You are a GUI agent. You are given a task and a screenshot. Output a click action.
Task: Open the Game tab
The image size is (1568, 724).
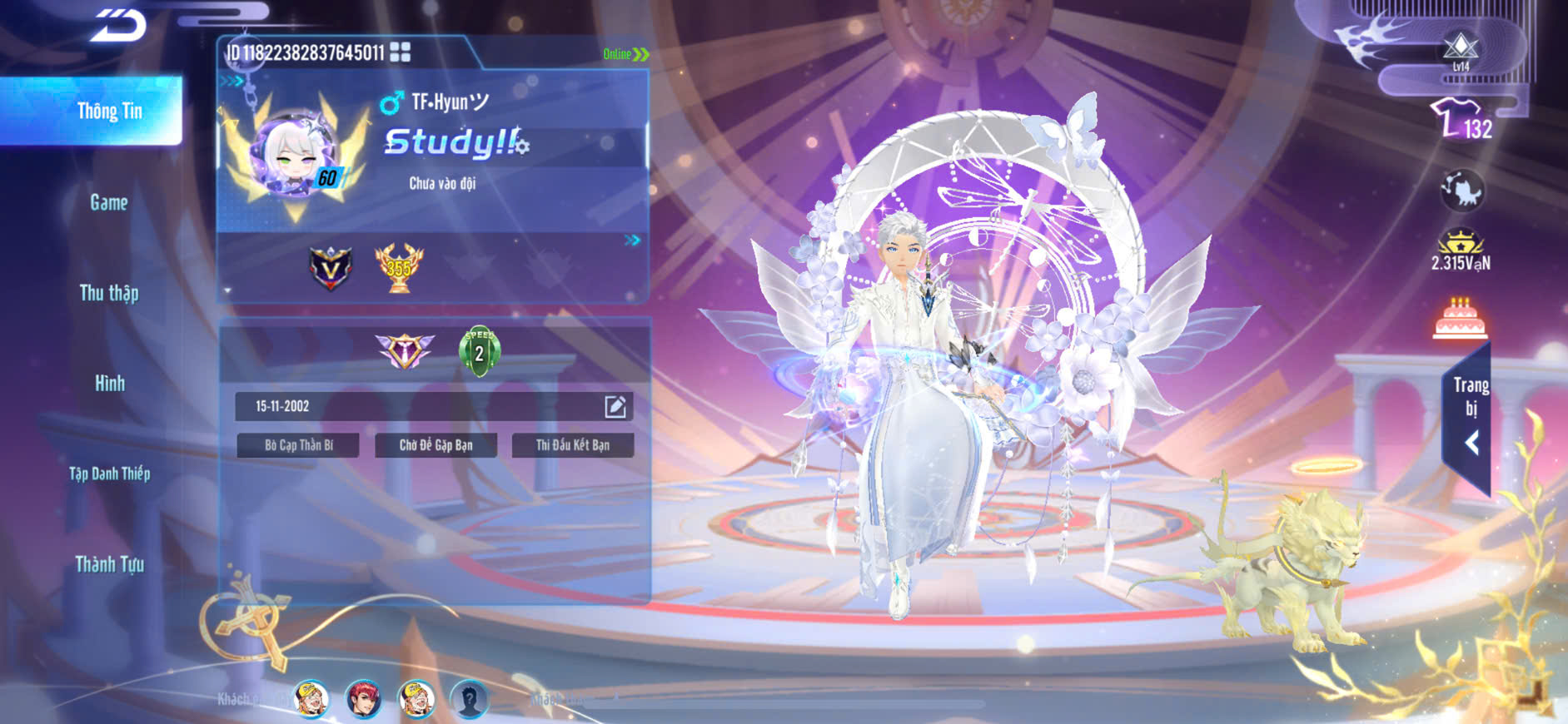pos(108,202)
